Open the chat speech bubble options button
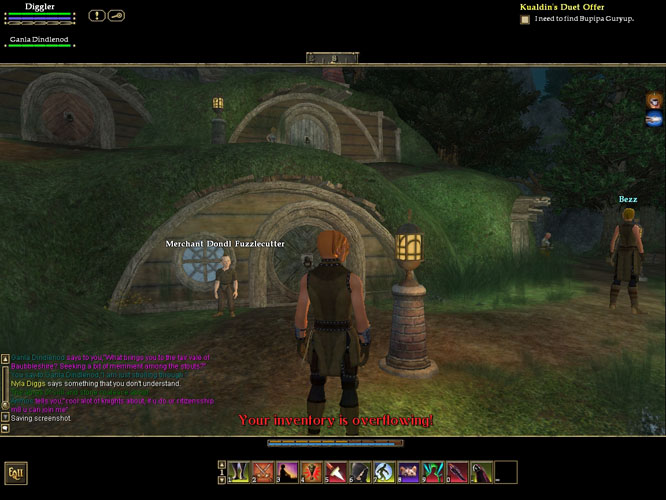Screen dimensions: 666x500 pos(6,428)
